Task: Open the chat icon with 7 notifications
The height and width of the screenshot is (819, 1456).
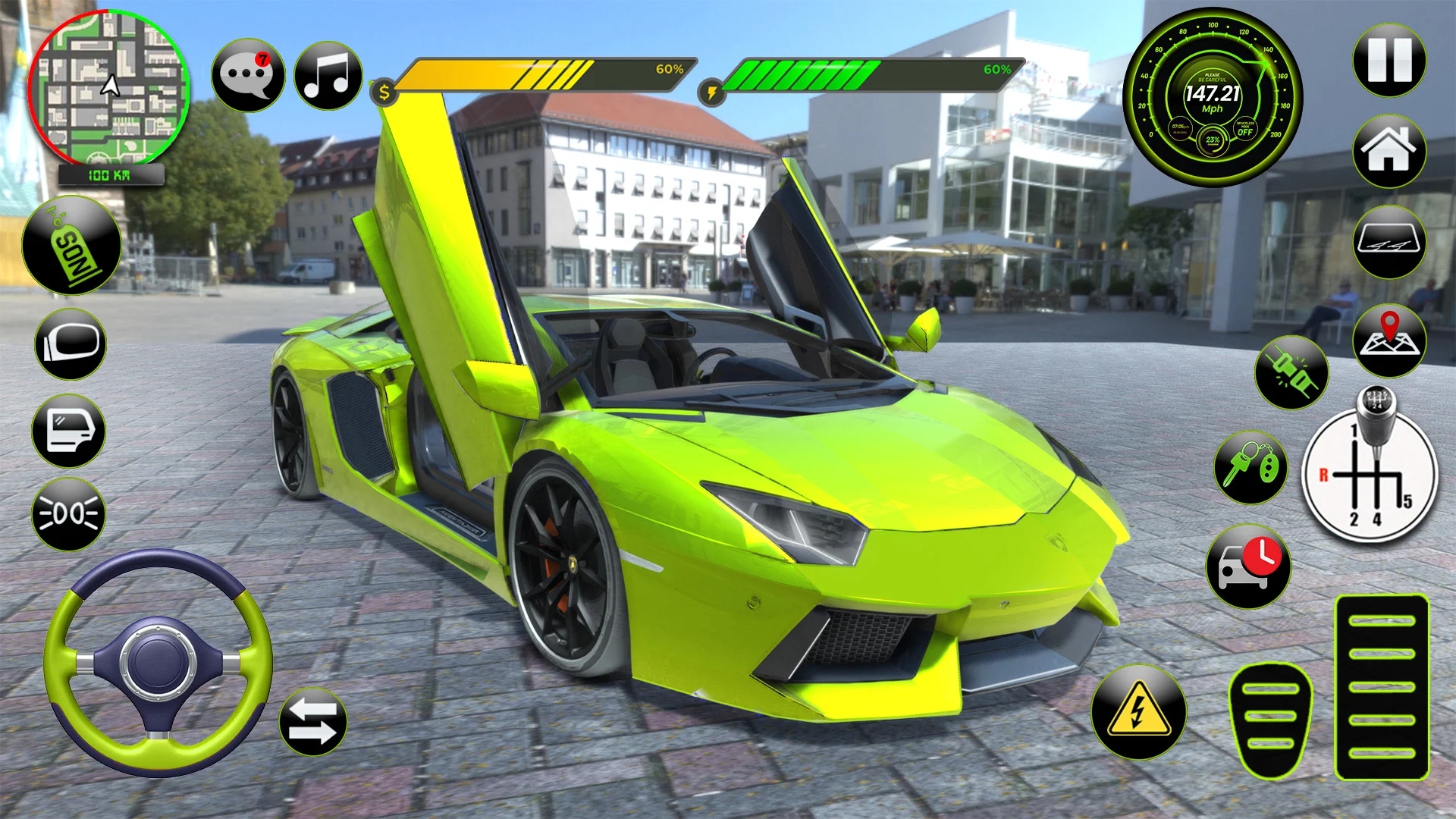Action: point(248,76)
